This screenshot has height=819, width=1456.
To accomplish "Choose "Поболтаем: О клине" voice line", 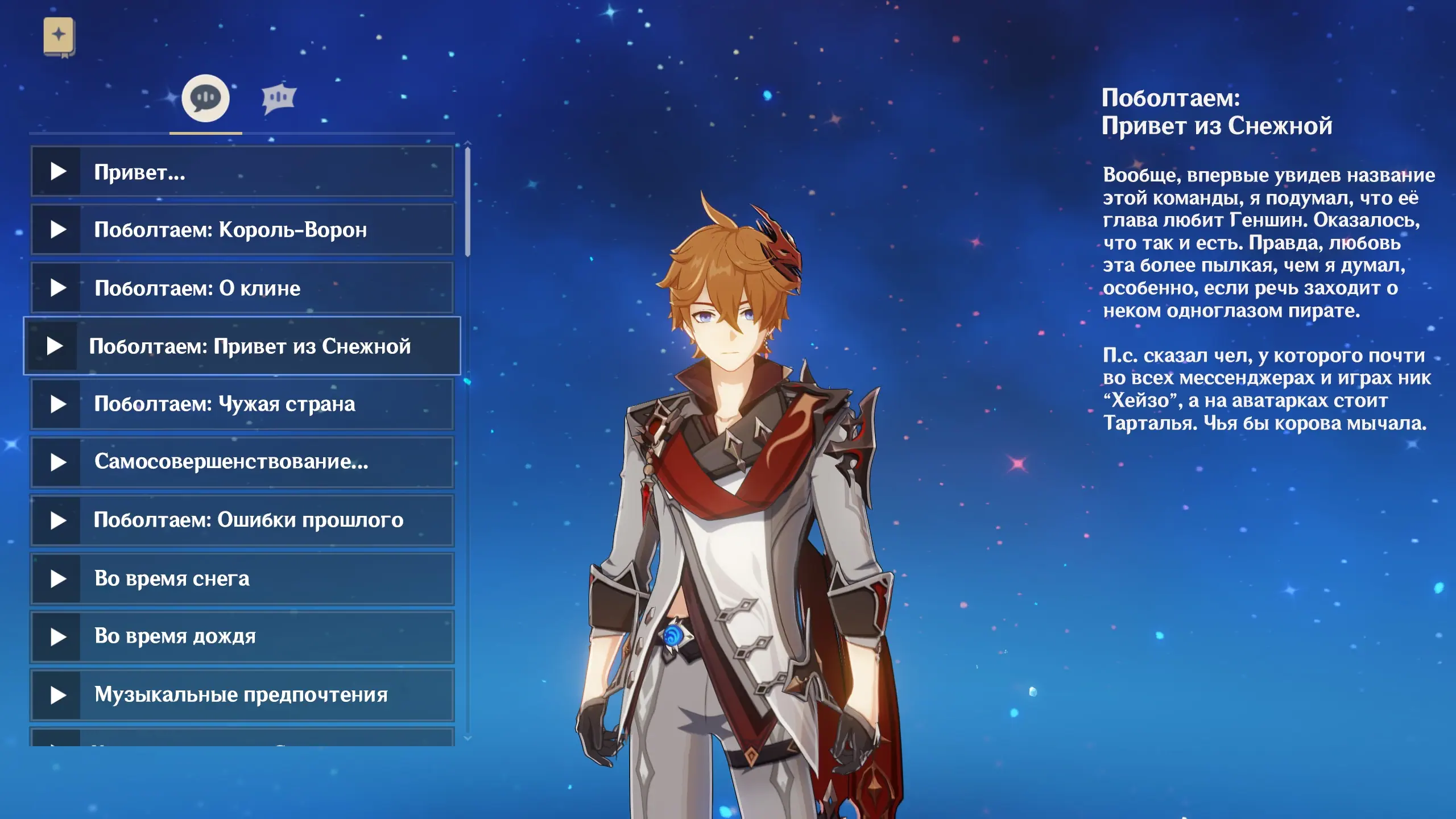I will 242,288.
